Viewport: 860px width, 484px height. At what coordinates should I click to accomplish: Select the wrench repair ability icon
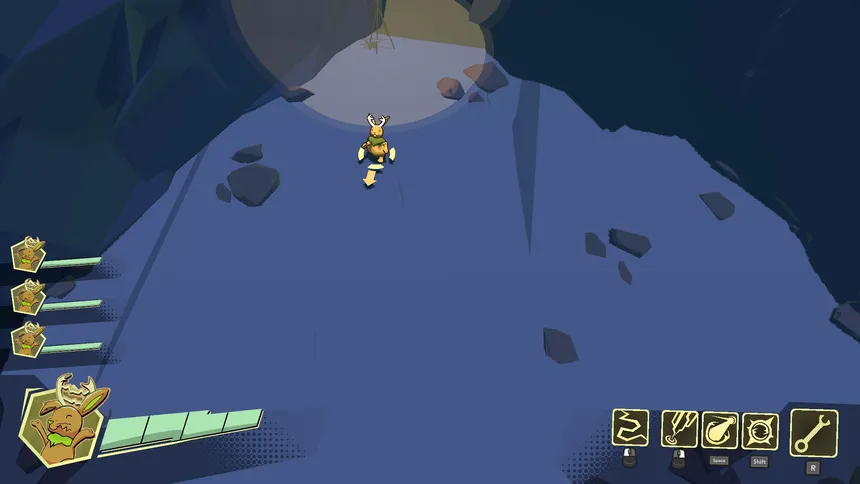coord(813,432)
